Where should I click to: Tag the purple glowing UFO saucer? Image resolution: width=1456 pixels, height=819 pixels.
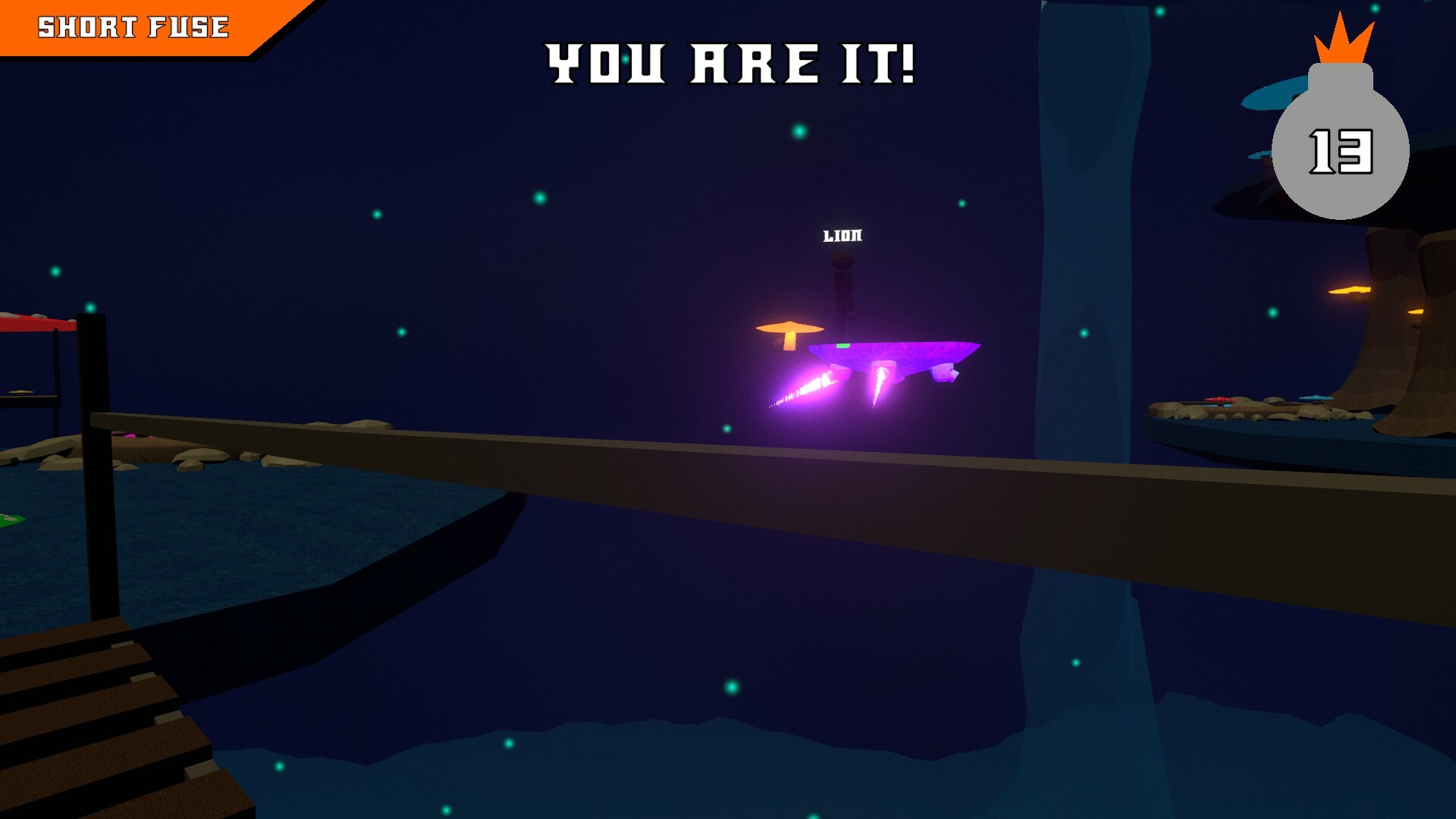[x=891, y=353]
